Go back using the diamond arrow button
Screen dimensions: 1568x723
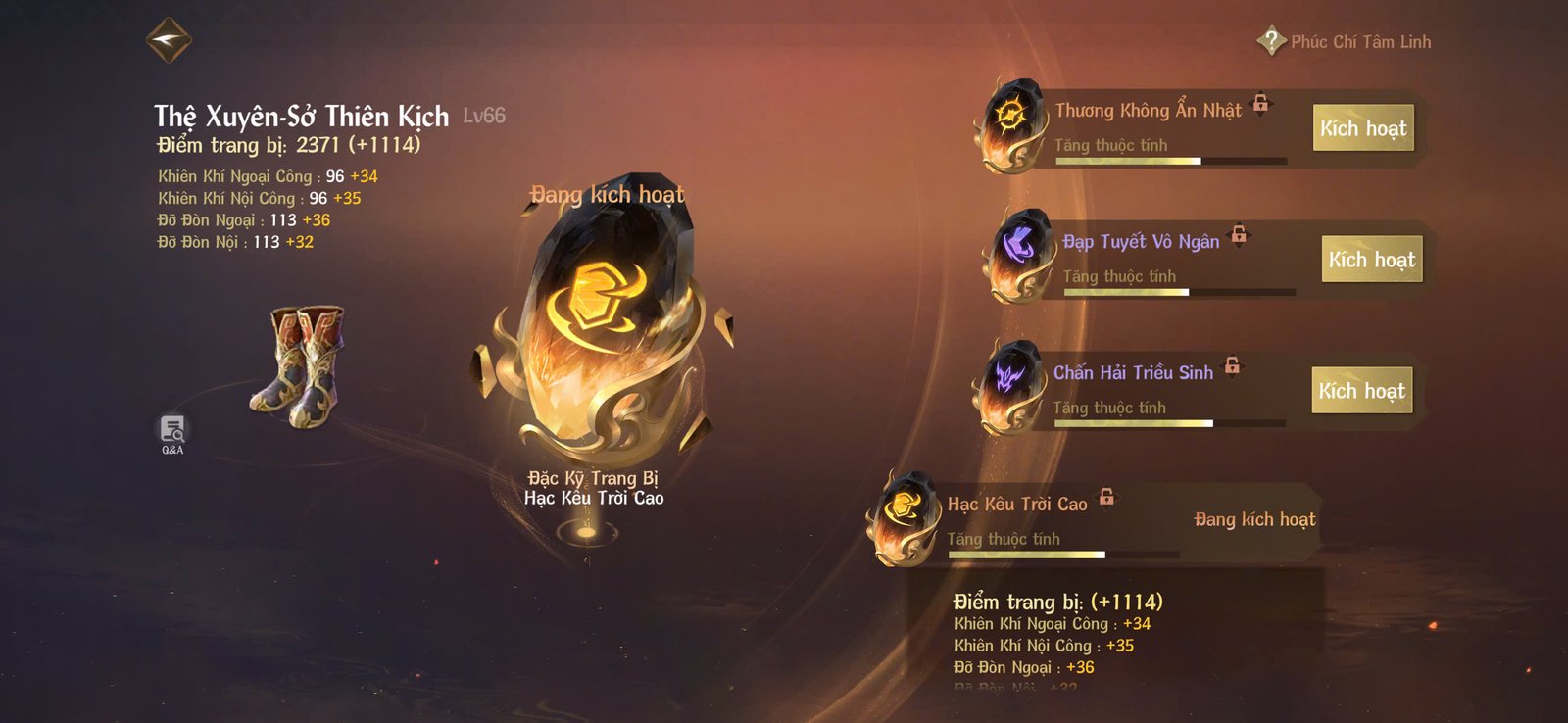169,40
